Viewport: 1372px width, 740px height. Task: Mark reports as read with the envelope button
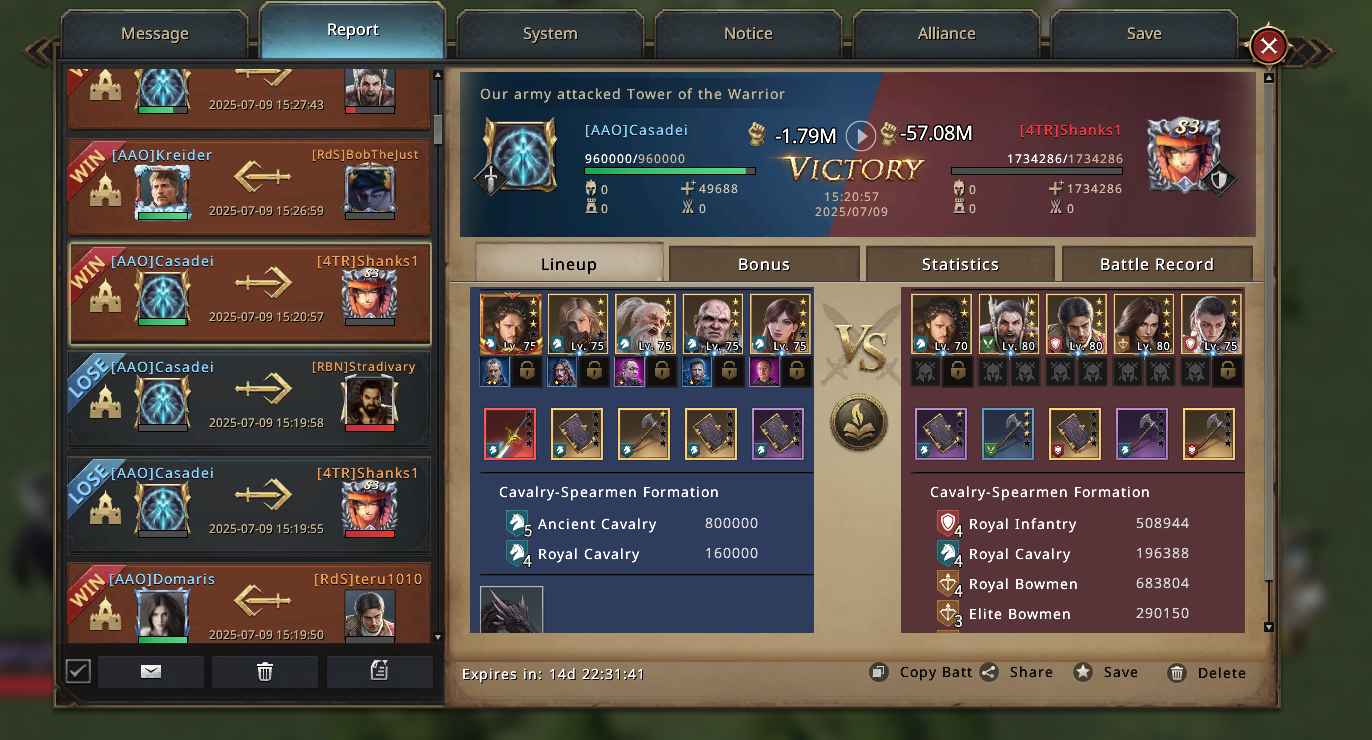point(151,672)
